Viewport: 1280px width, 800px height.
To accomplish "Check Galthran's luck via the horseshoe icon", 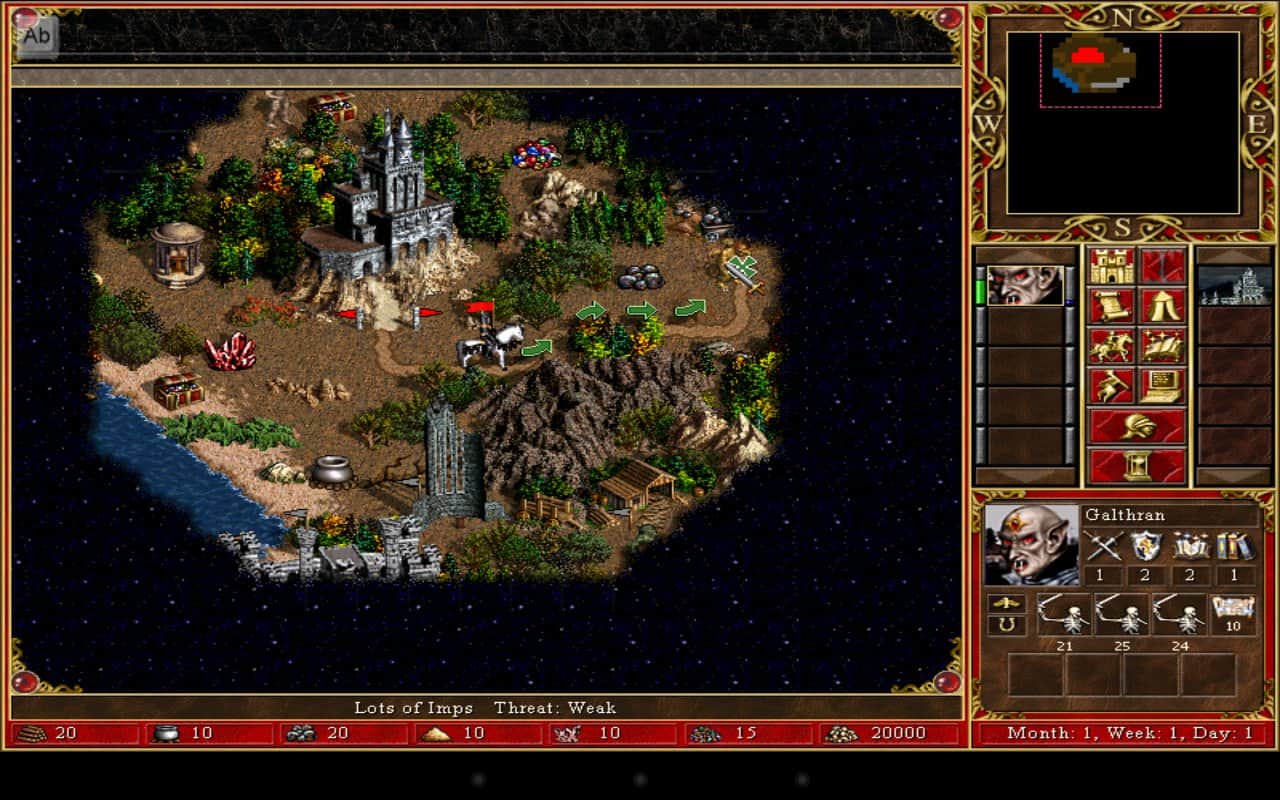I will 1005,624.
